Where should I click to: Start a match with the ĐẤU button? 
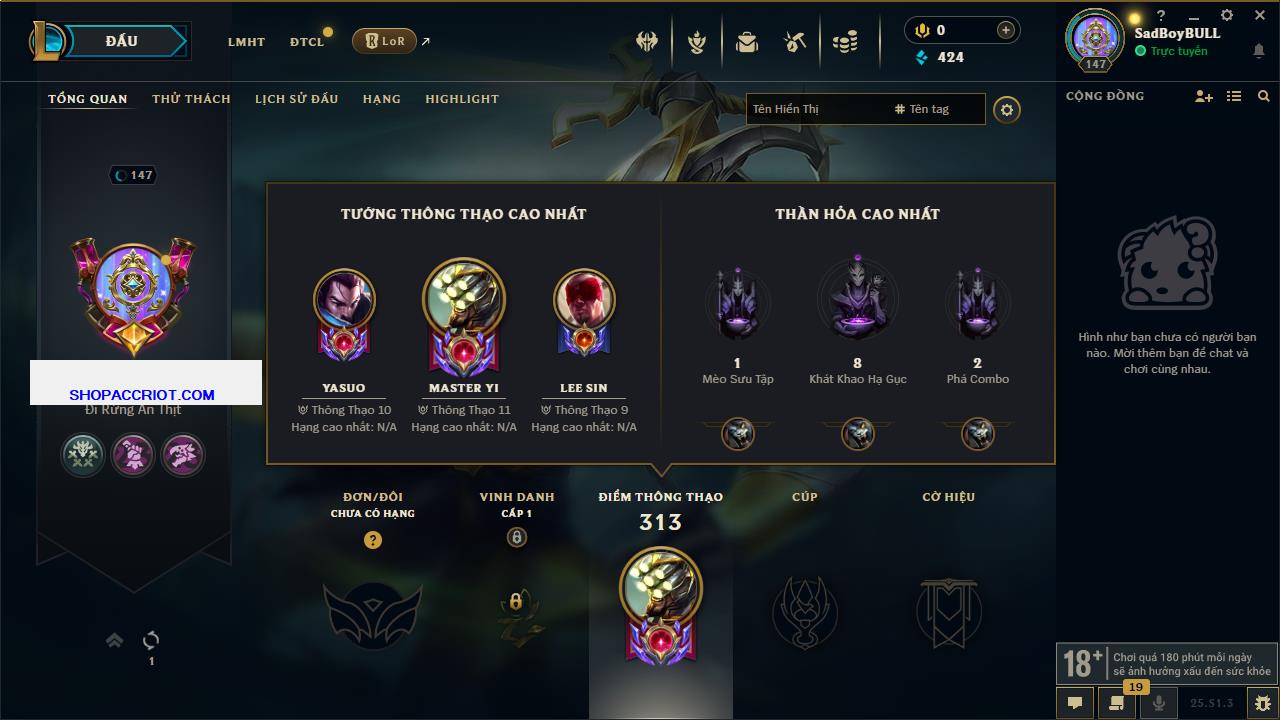click(x=121, y=41)
